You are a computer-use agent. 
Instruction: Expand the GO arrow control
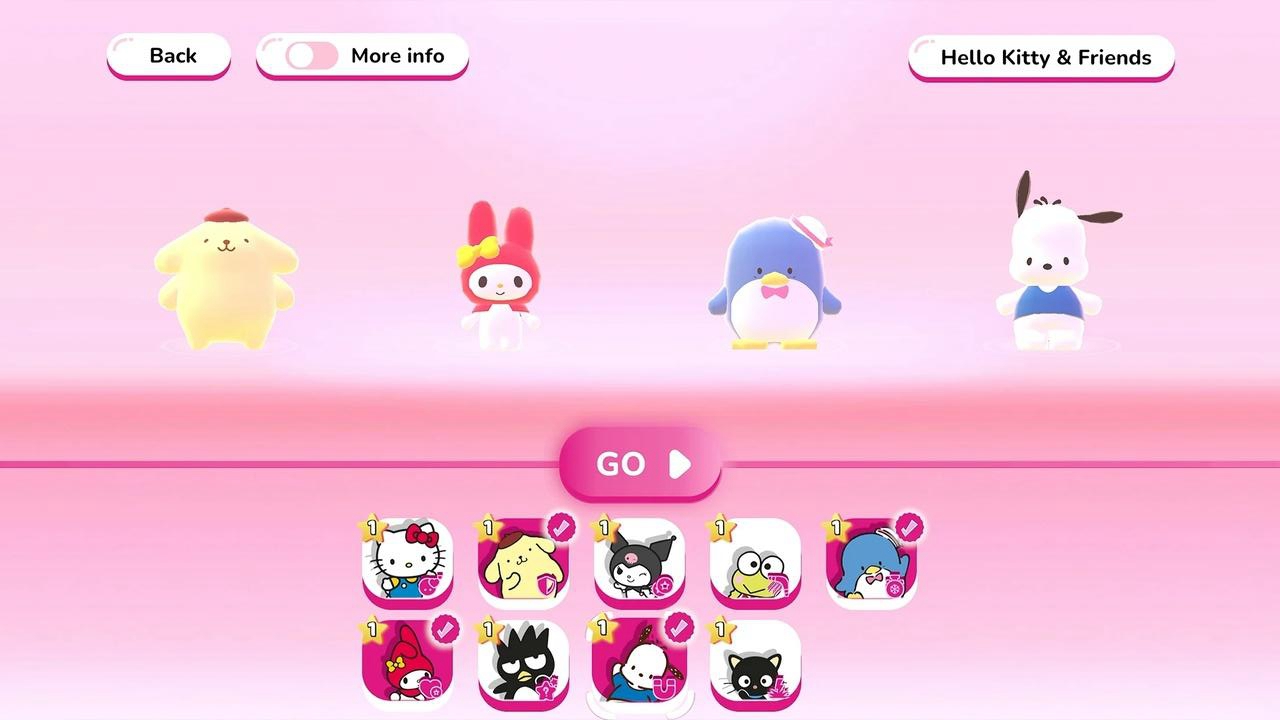point(678,463)
